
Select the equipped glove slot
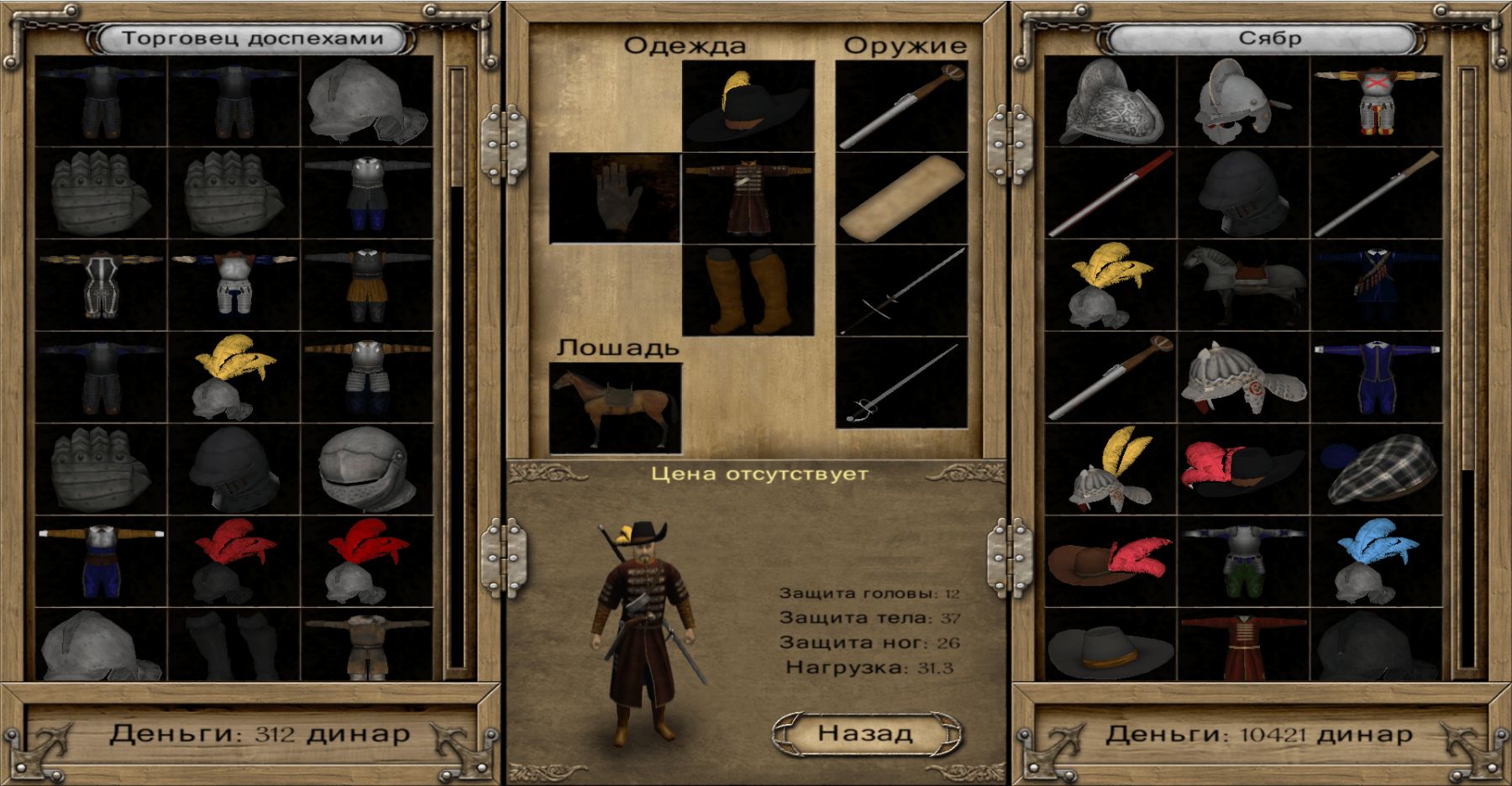coord(615,198)
